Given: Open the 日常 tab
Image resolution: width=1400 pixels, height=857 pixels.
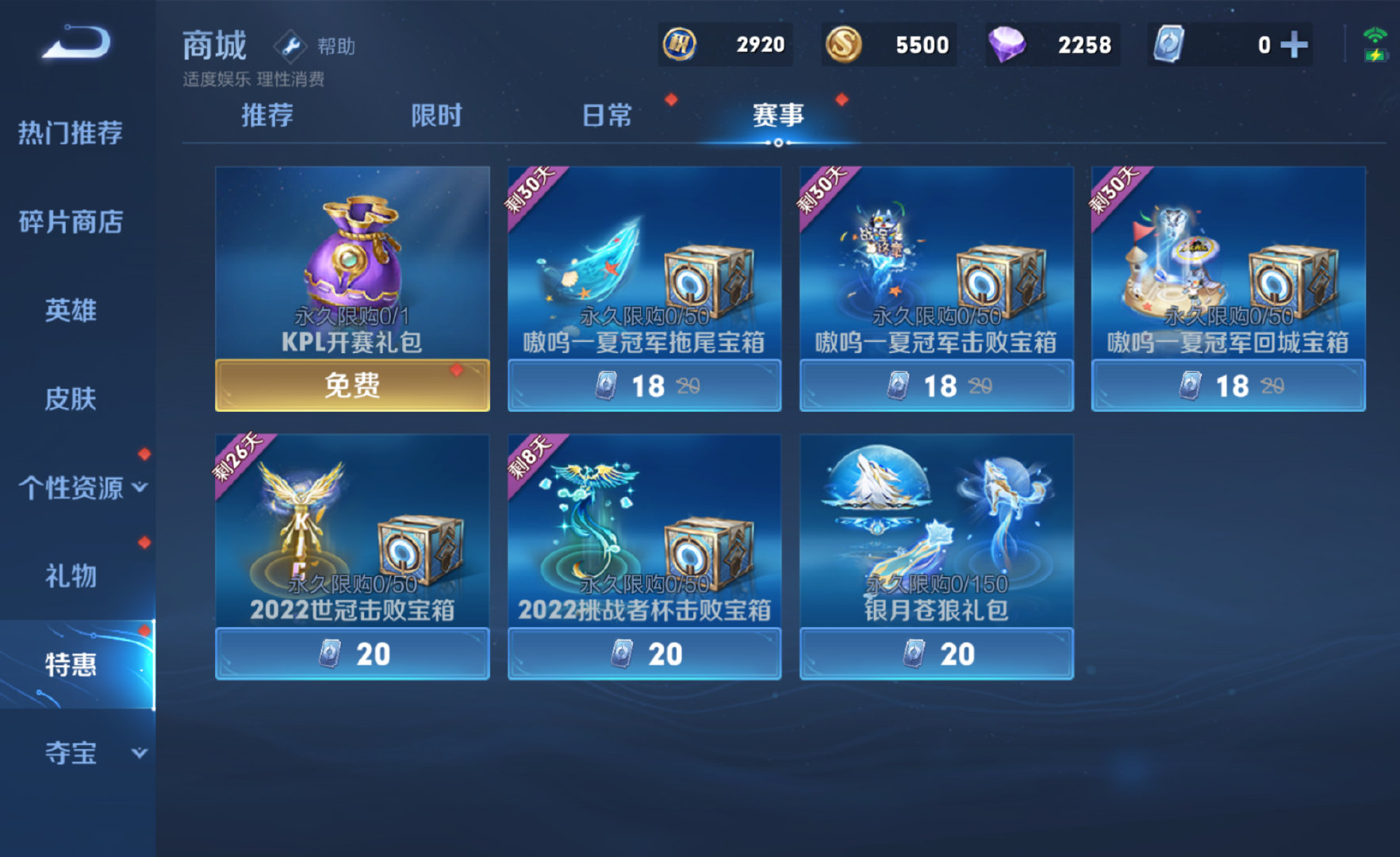Looking at the screenshot, I should (607, 116).
